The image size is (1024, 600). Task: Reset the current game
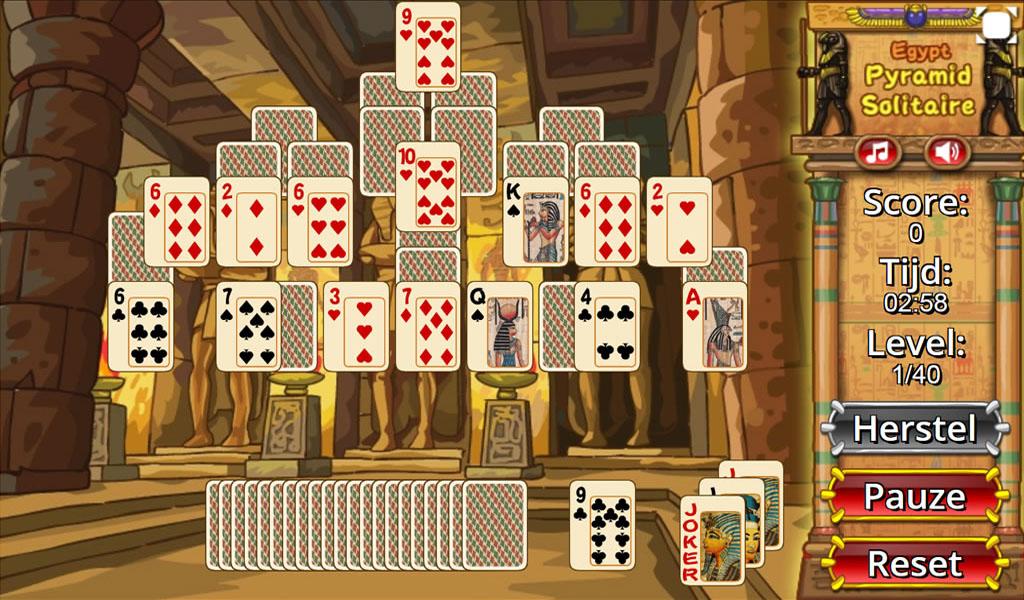(913, 563)
